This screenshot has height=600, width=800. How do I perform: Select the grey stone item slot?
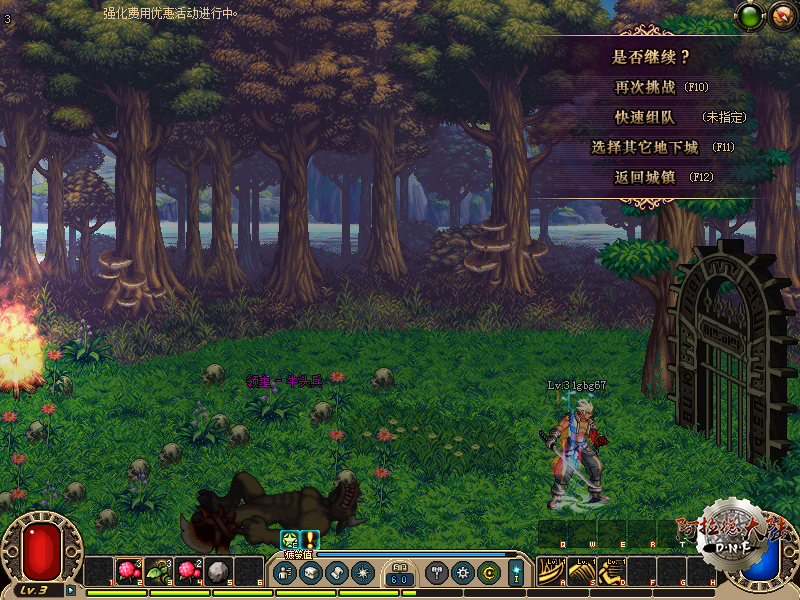pyautogui.click(x=219, y=571)
